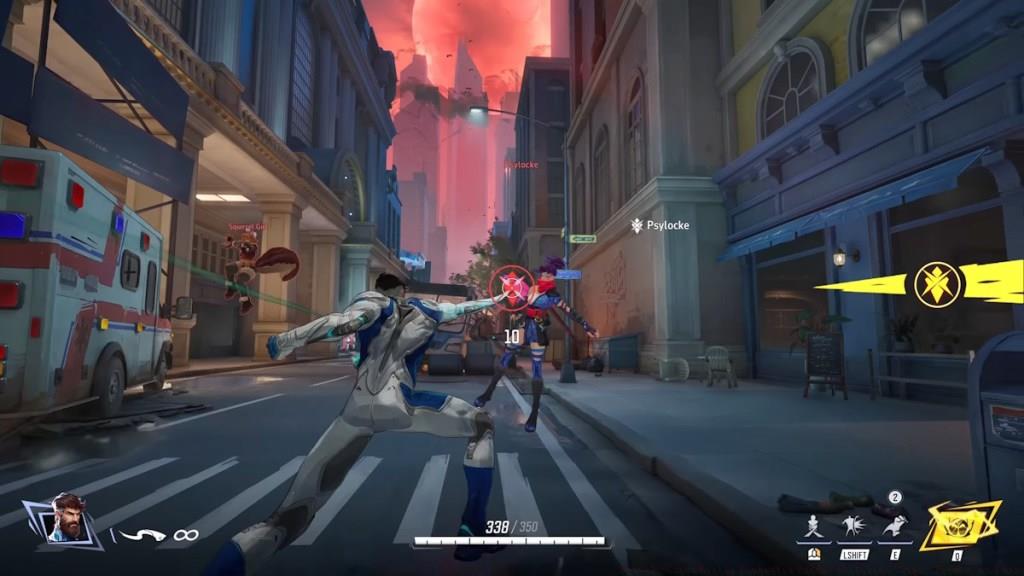This screenshot has width=1024, height=576.
Task: Click the yellow objective direction marker
Action: point(937,283)
